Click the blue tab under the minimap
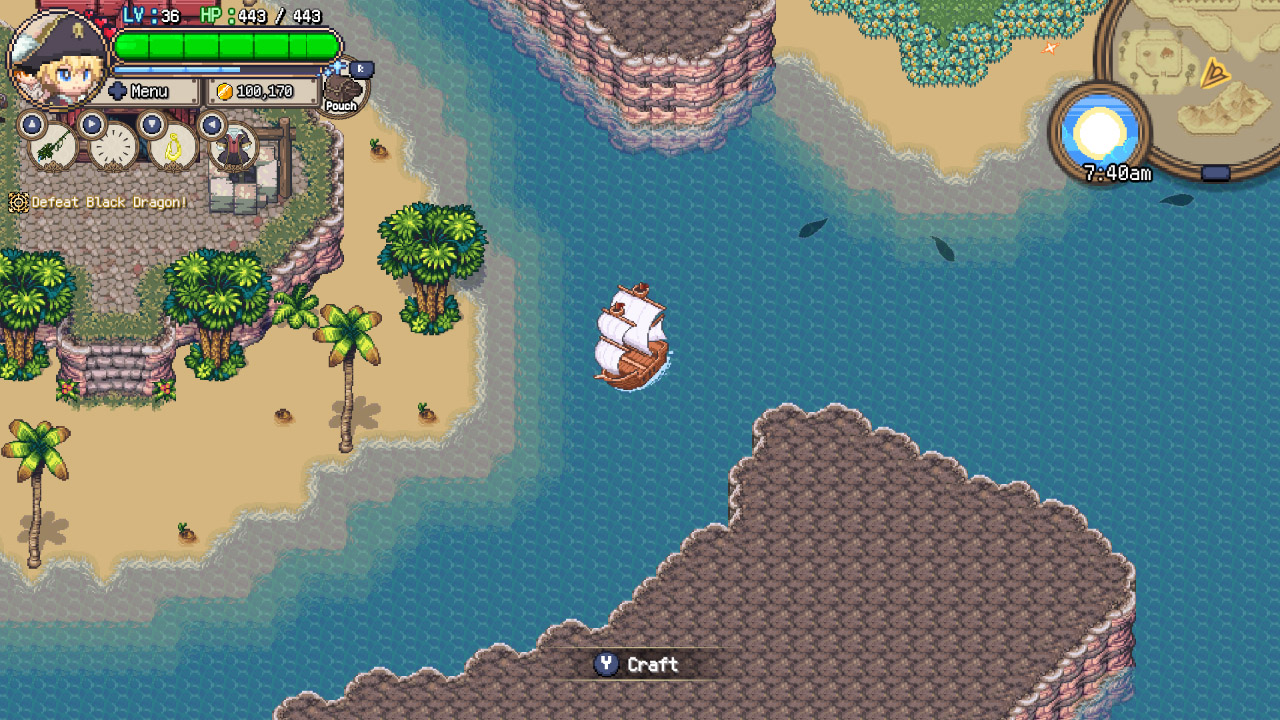 [1215, 171]
